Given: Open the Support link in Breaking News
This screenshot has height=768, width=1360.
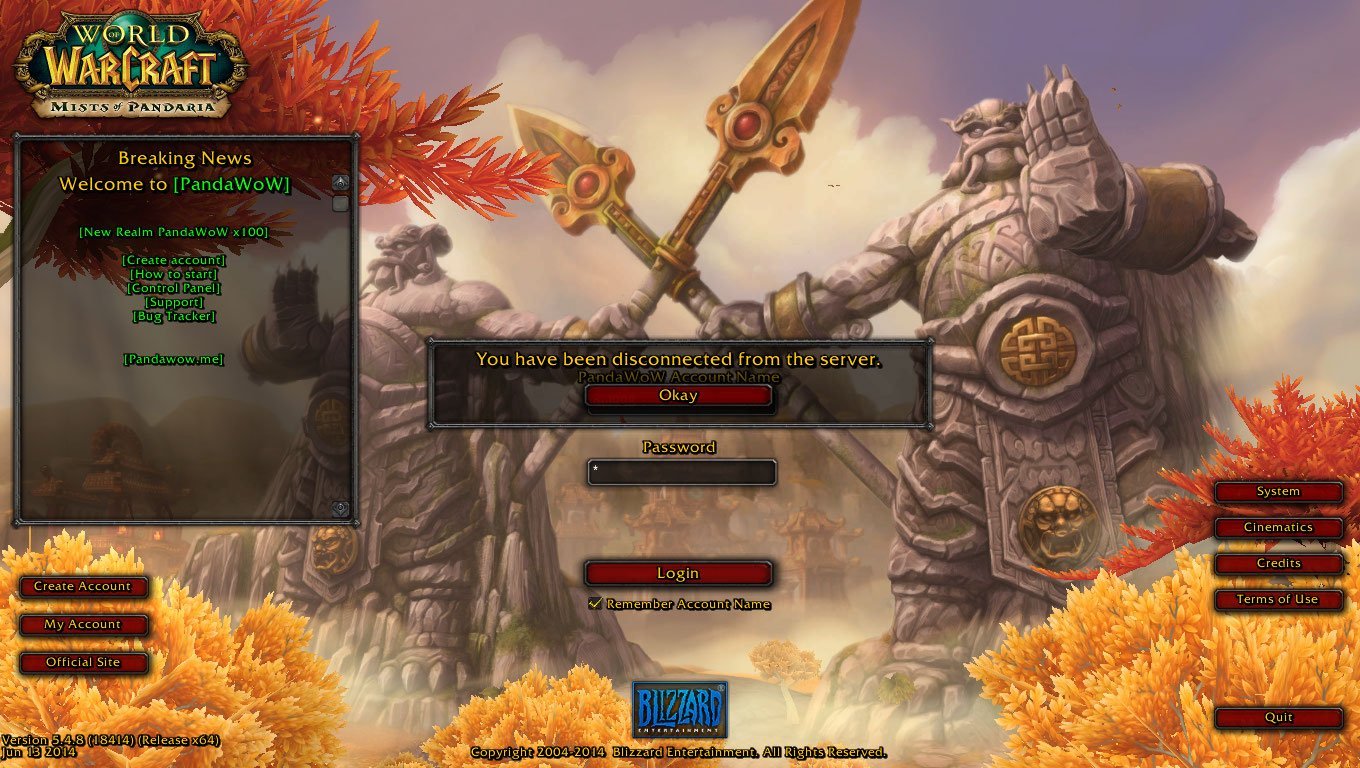Looking at the screenshot, I should (x=174, y=302).
